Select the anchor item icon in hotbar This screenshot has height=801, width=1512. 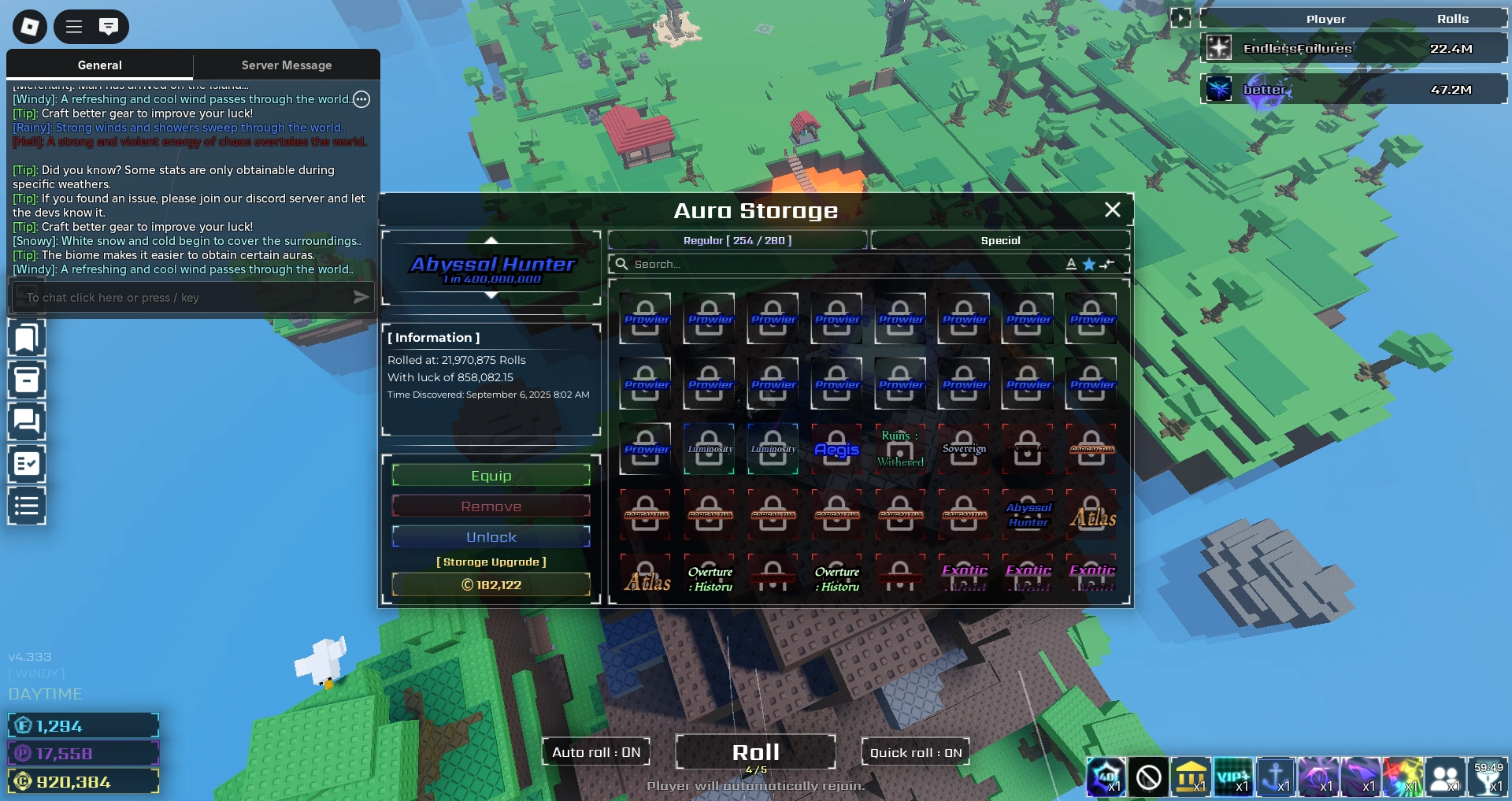(1277, 777)
